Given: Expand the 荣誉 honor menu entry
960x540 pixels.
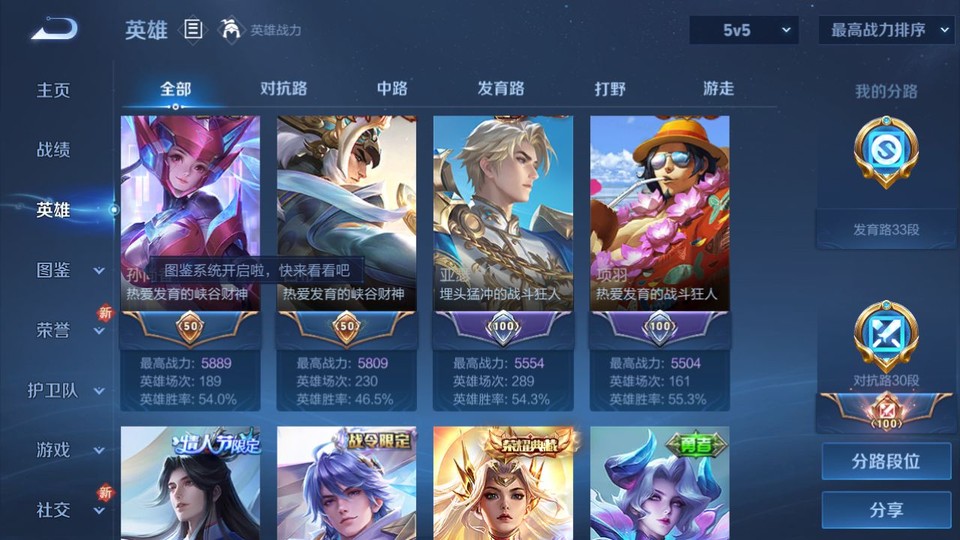Looking at the screenshot, I should 68,330.
